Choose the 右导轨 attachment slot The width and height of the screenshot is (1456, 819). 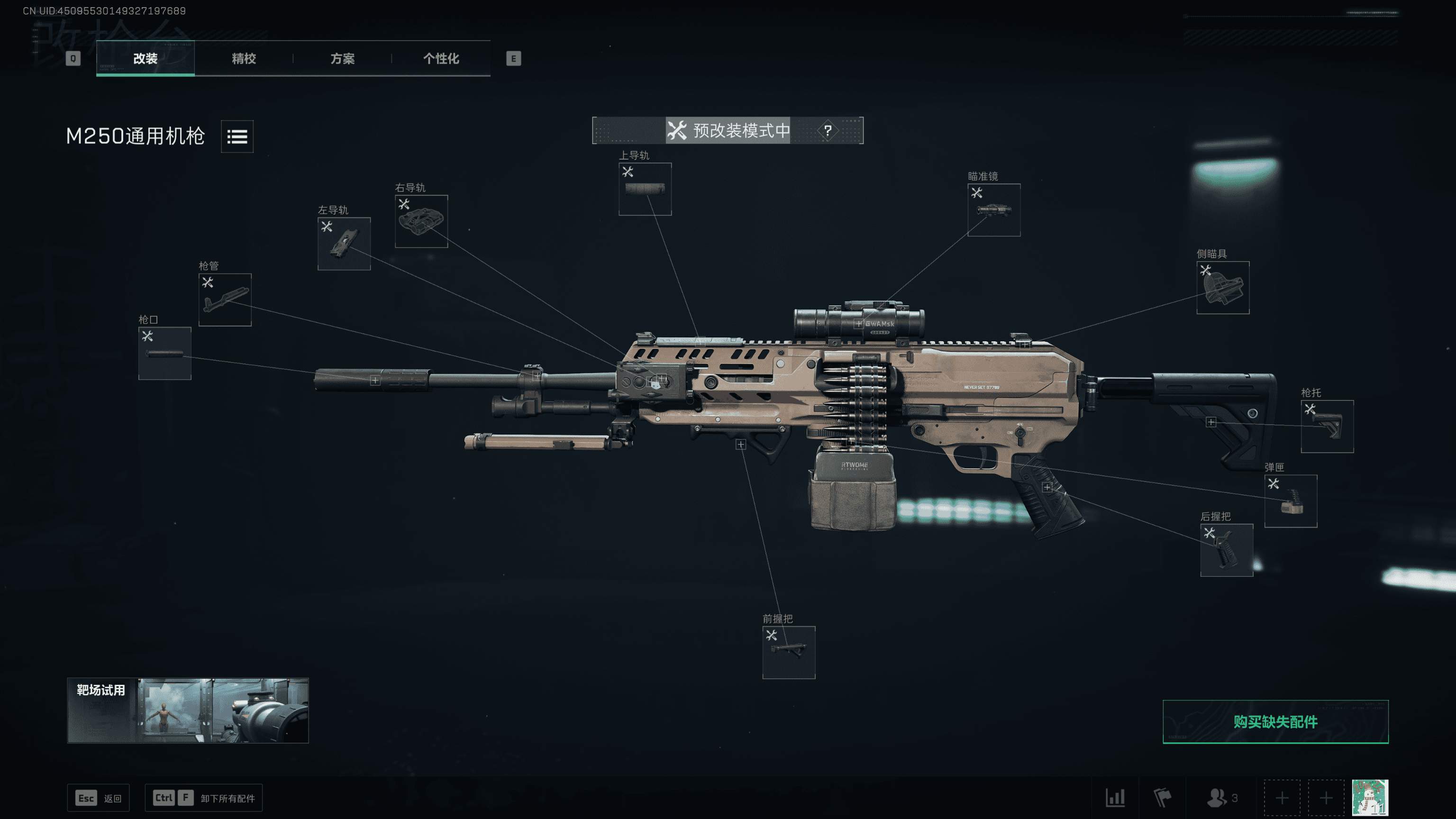(421, 221)
